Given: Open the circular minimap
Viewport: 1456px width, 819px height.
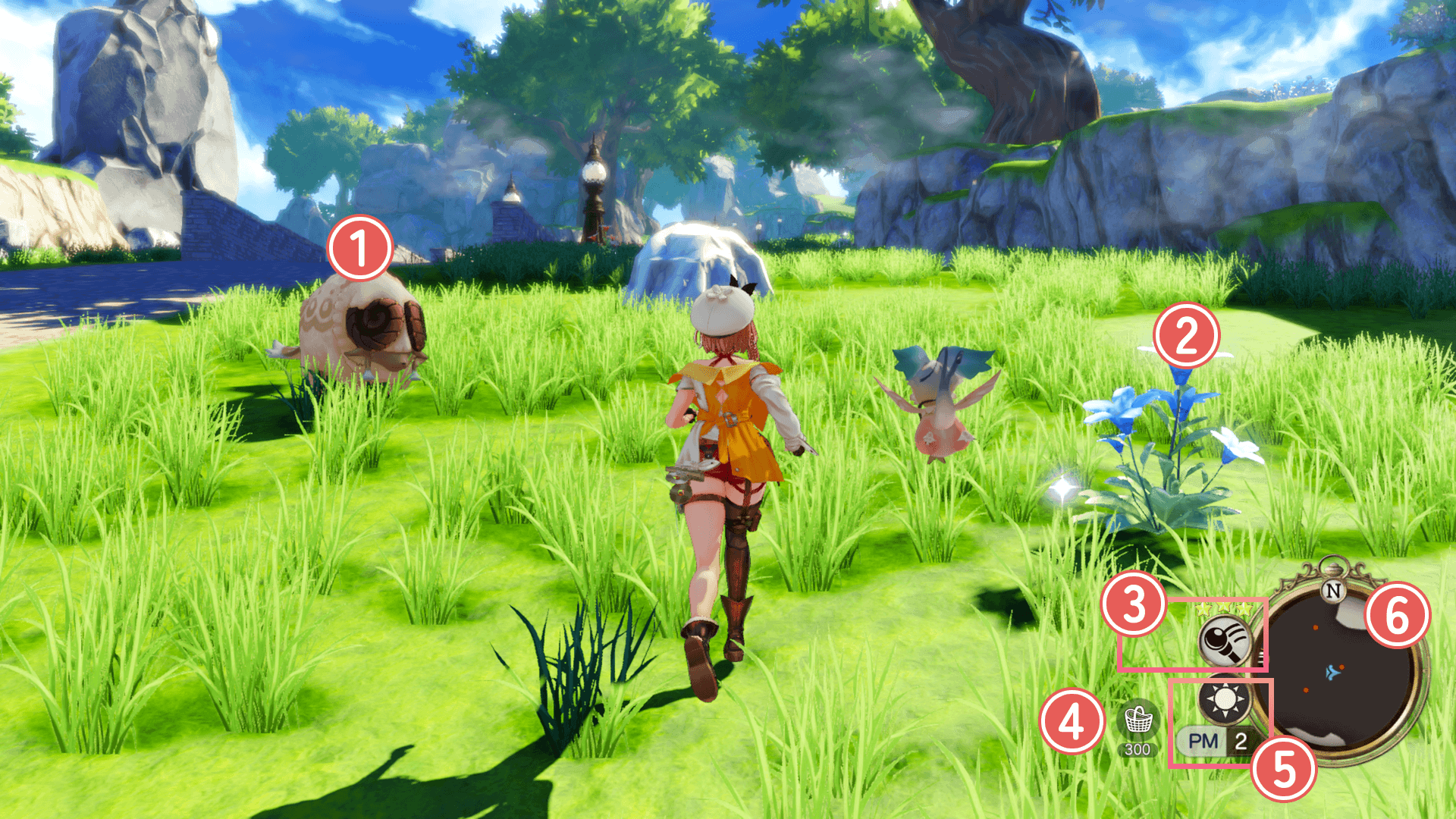Looking at the screenshot, I should [1335, 673].
